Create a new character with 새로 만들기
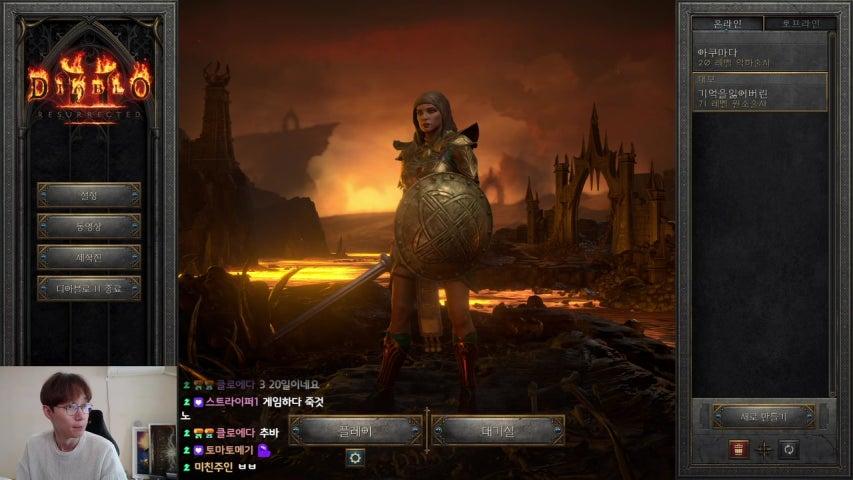 coord(764,416)
